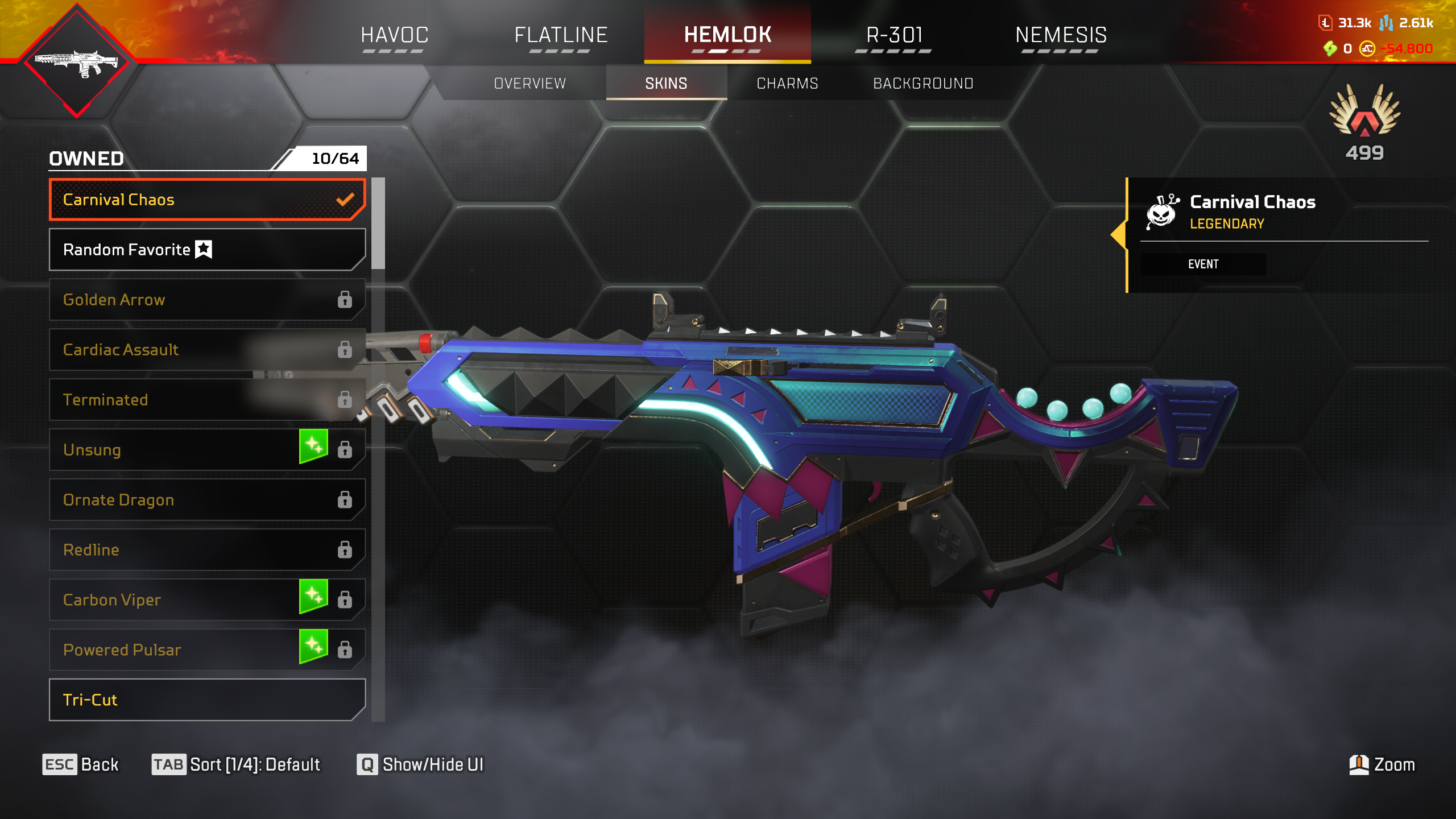This screenshot has height=819, width=1456.
Task: Preview the Redline skin
Action: (x=207, y=550)
